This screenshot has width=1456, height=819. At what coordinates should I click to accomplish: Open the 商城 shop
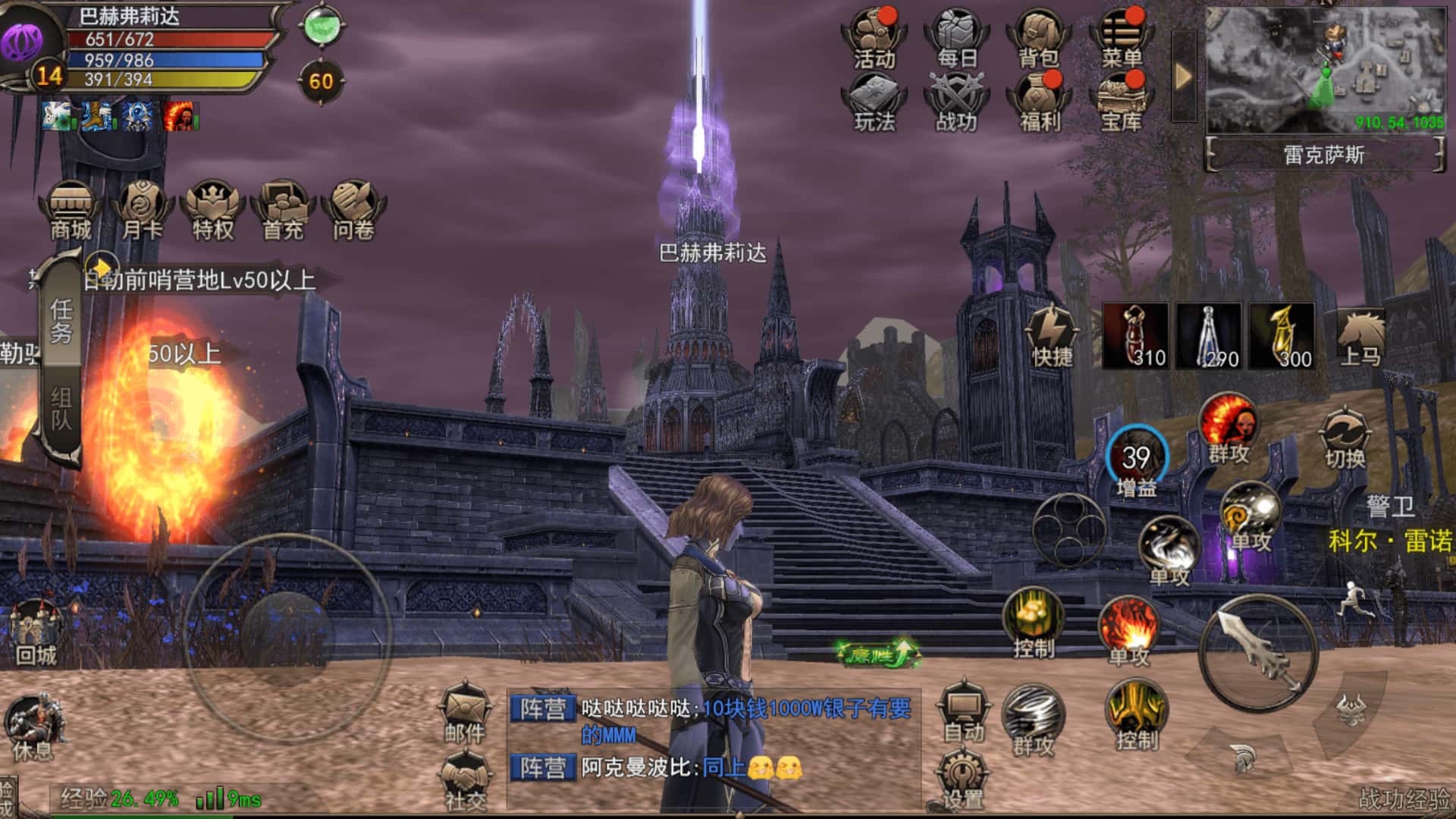pos(71,210)
